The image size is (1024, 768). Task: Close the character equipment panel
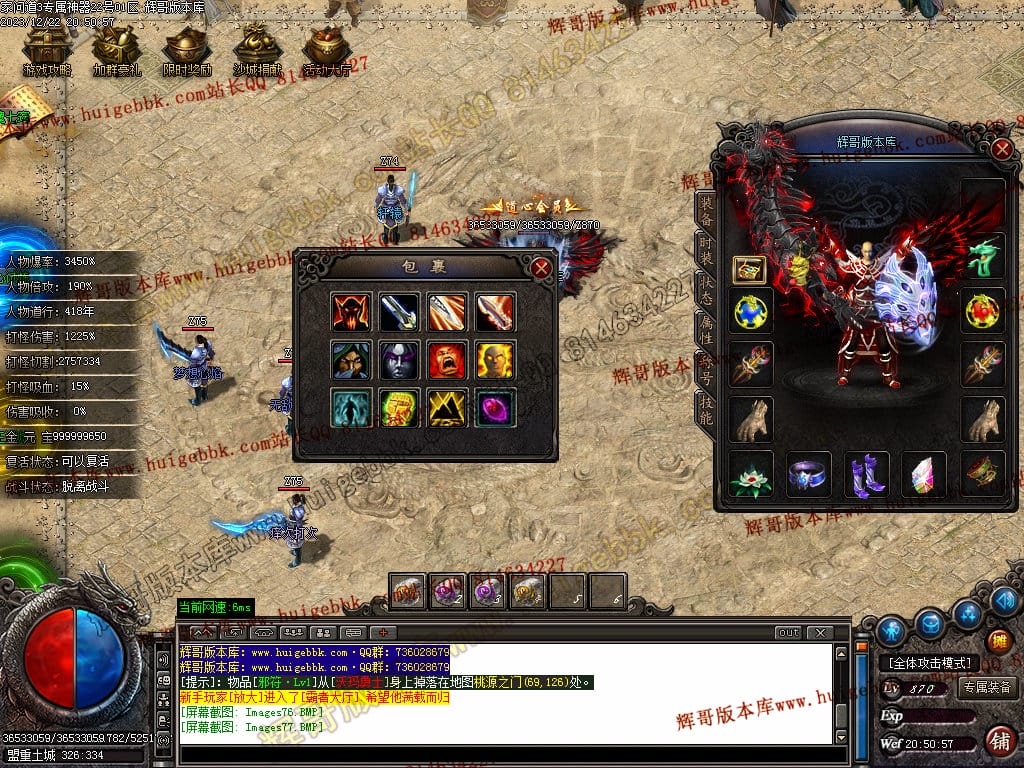click(x=1002, y=150)
